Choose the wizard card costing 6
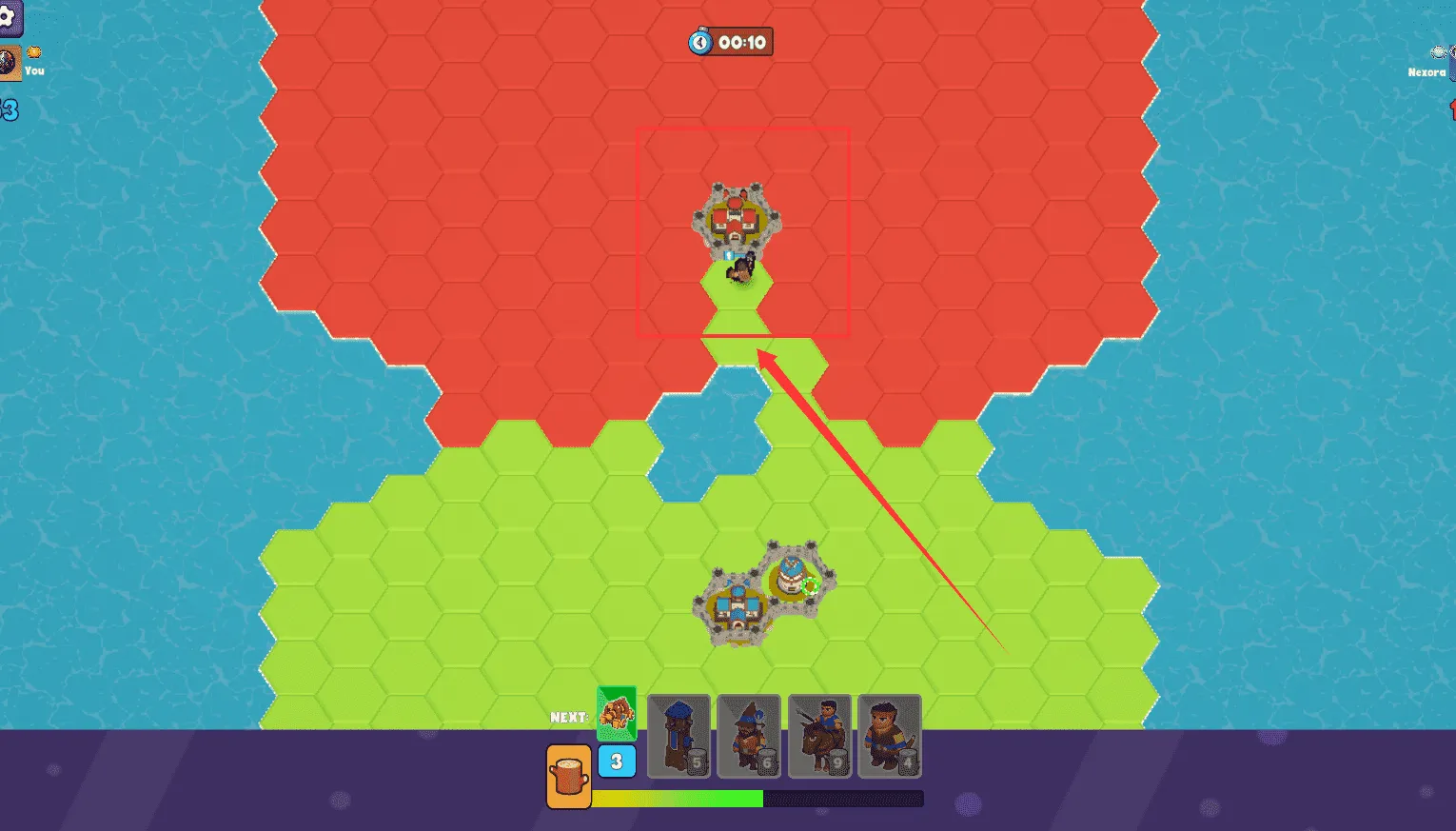The width and height of the screenshot is (1456, 831). point(749,736)
